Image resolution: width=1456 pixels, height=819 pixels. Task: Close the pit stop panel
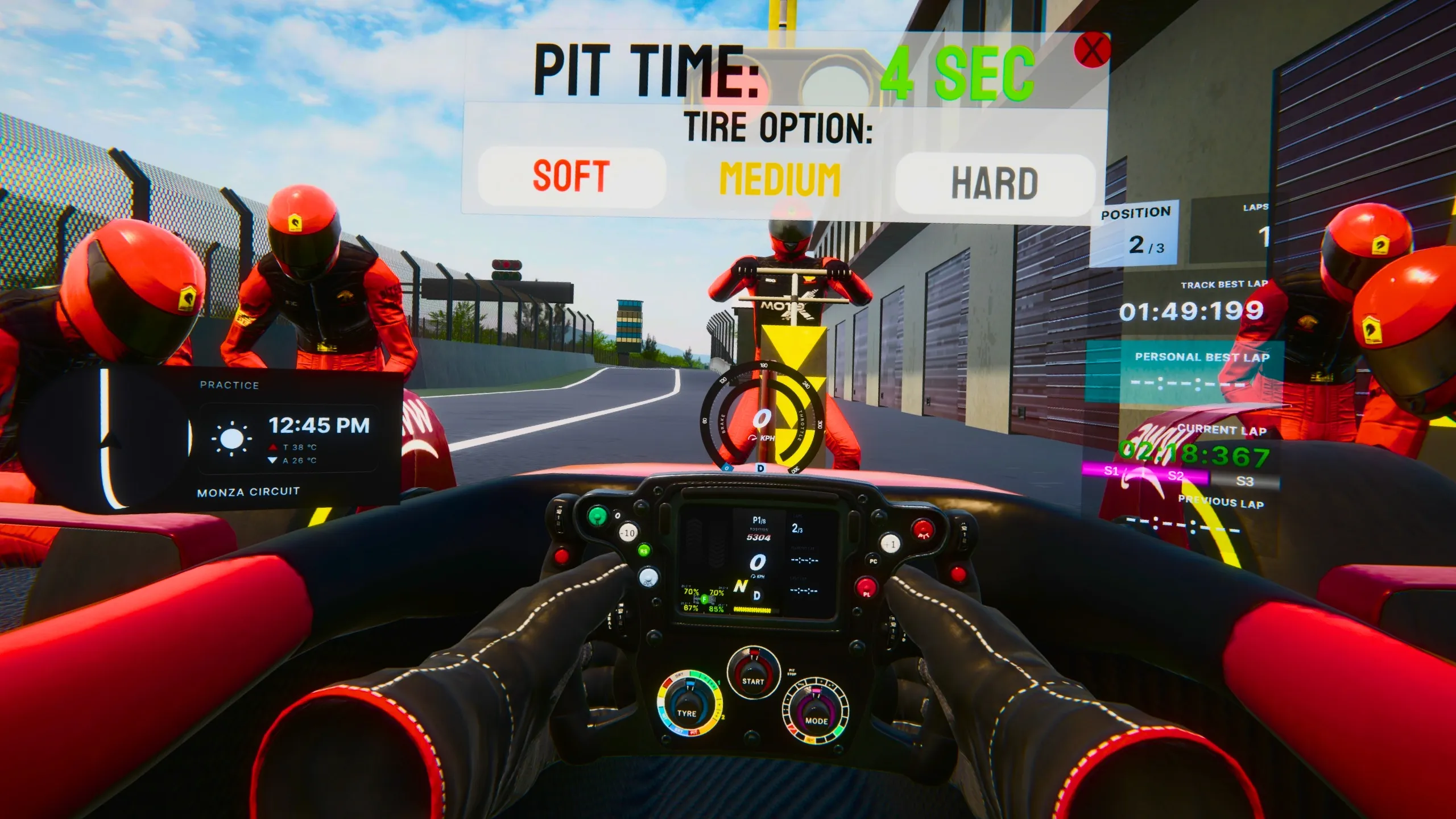(1091, 50)
